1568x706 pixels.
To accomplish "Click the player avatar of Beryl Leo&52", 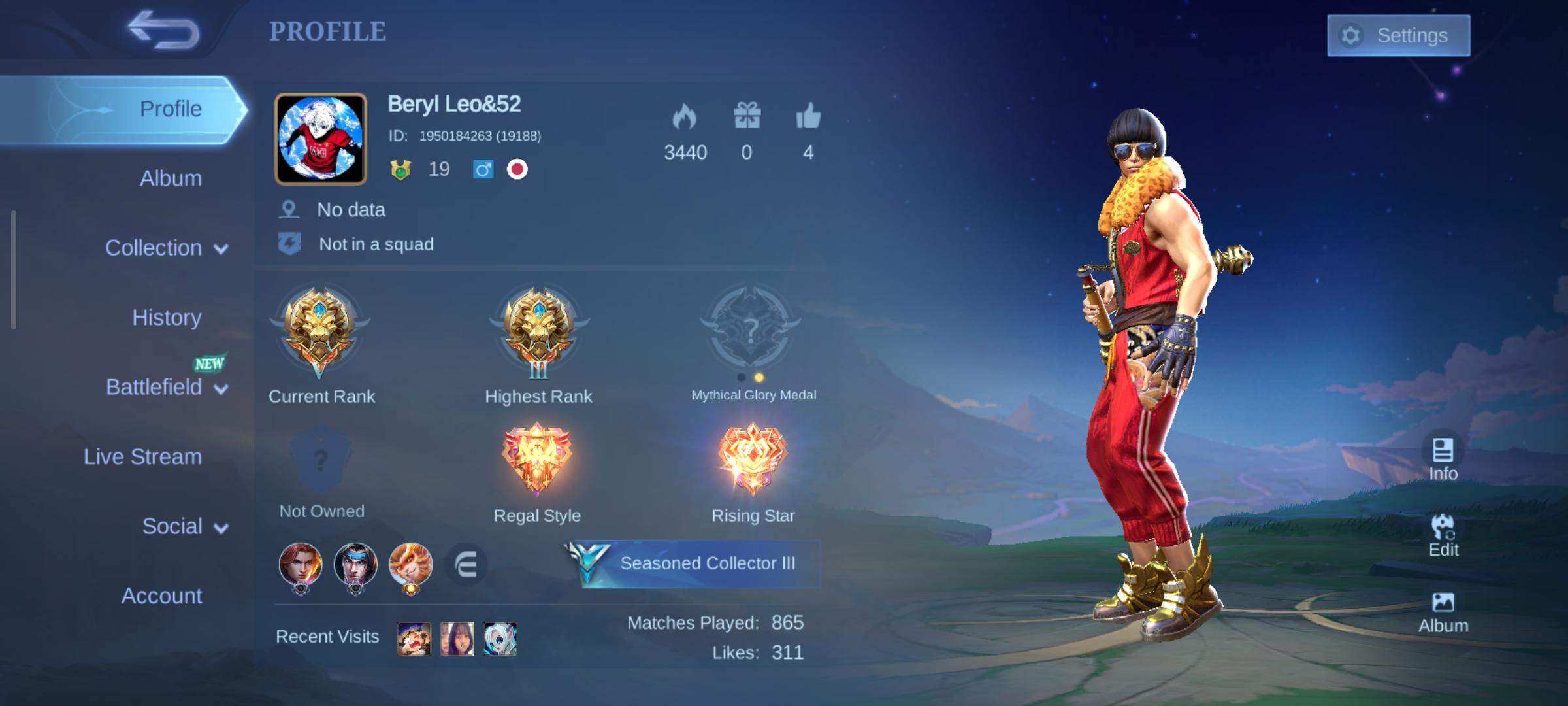I will tap(319, 138).
